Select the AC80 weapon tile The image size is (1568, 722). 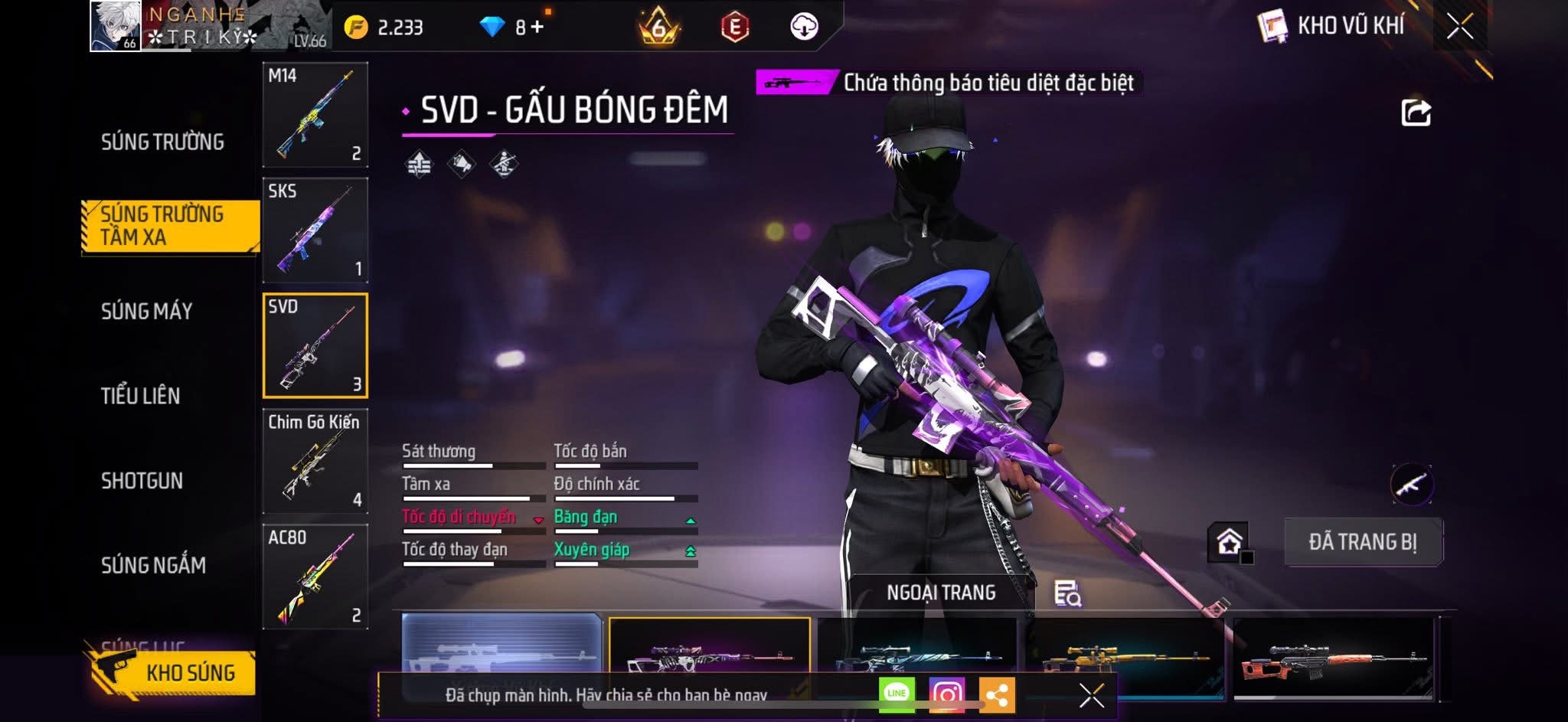click(315, 577)
